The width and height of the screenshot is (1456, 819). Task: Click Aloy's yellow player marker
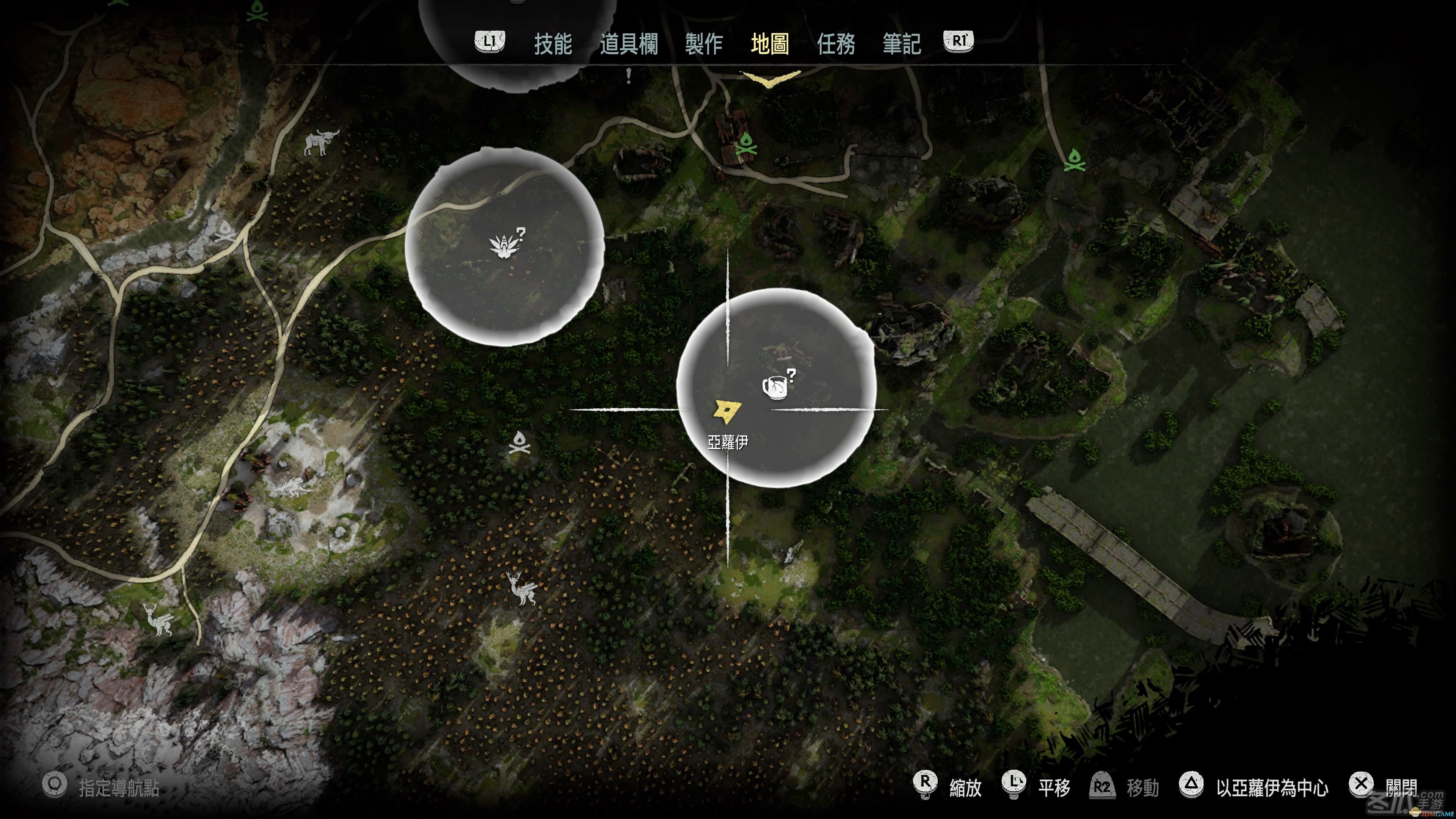(727, 411)
